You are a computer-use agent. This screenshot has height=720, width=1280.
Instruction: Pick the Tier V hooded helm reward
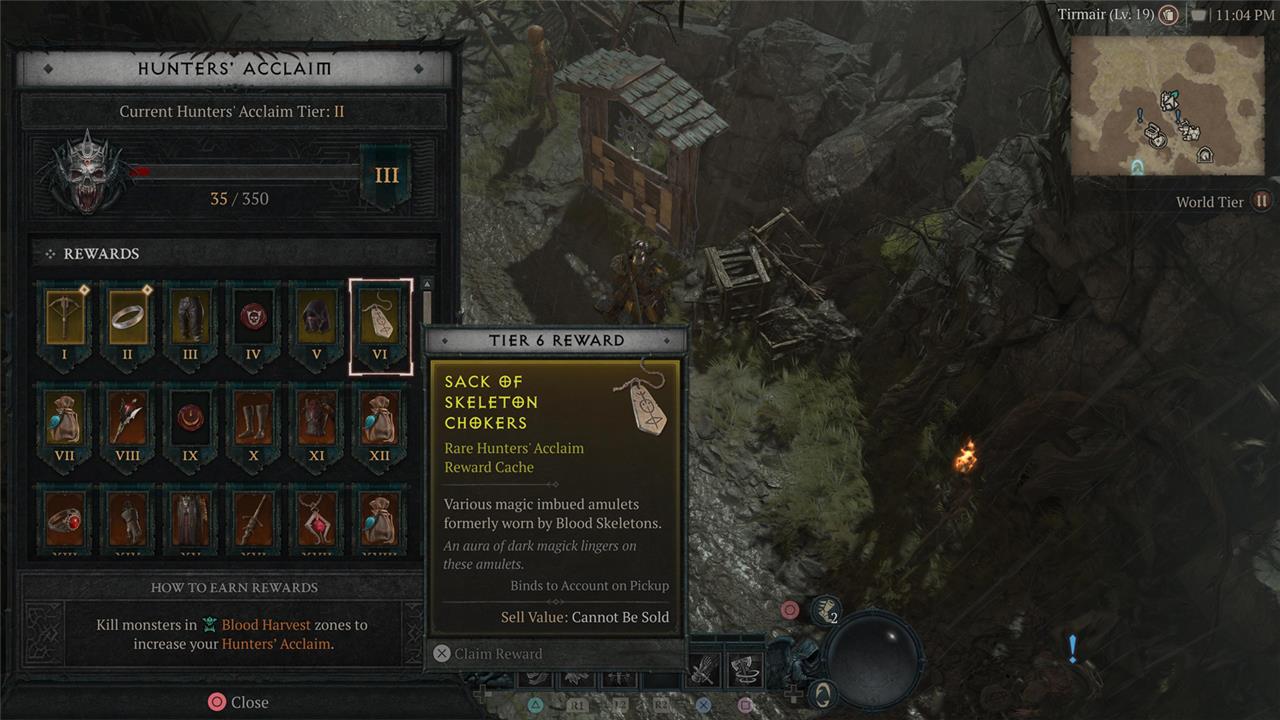click(x=316, y=318)
